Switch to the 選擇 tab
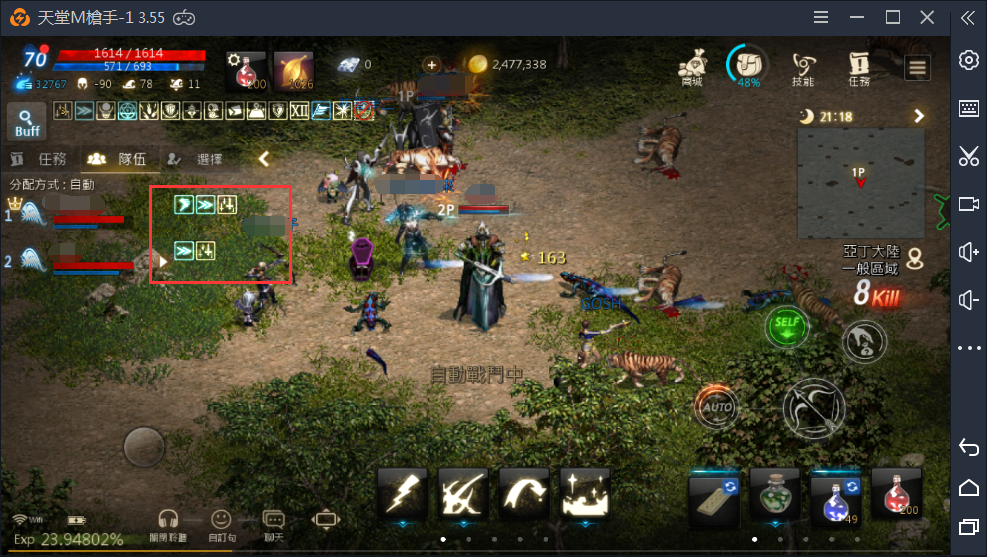Viewport: 987px width, 557px height. pyautogui.click(x=199, y=159)
